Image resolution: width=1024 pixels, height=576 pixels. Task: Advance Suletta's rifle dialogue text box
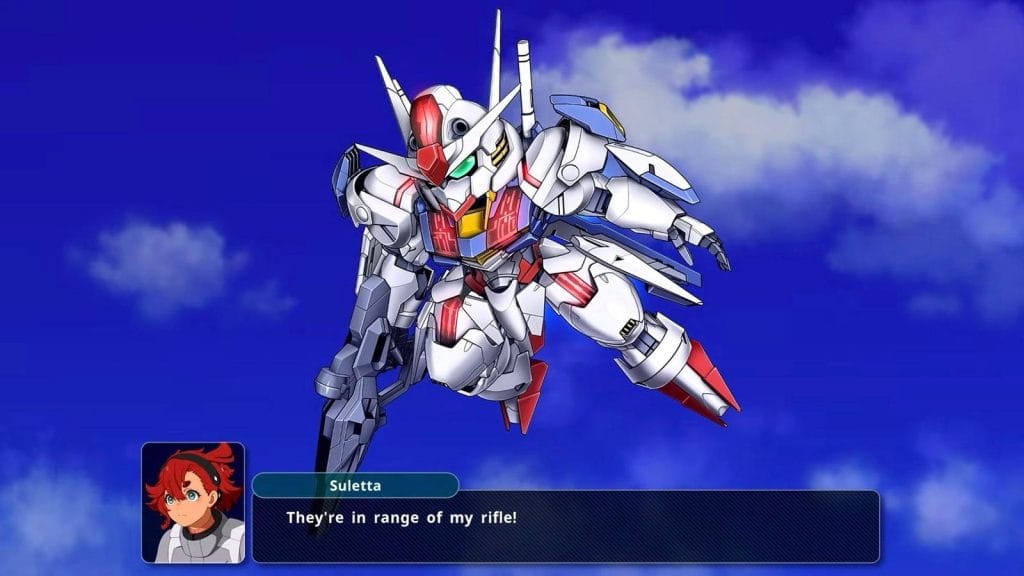tap(565, 526)
